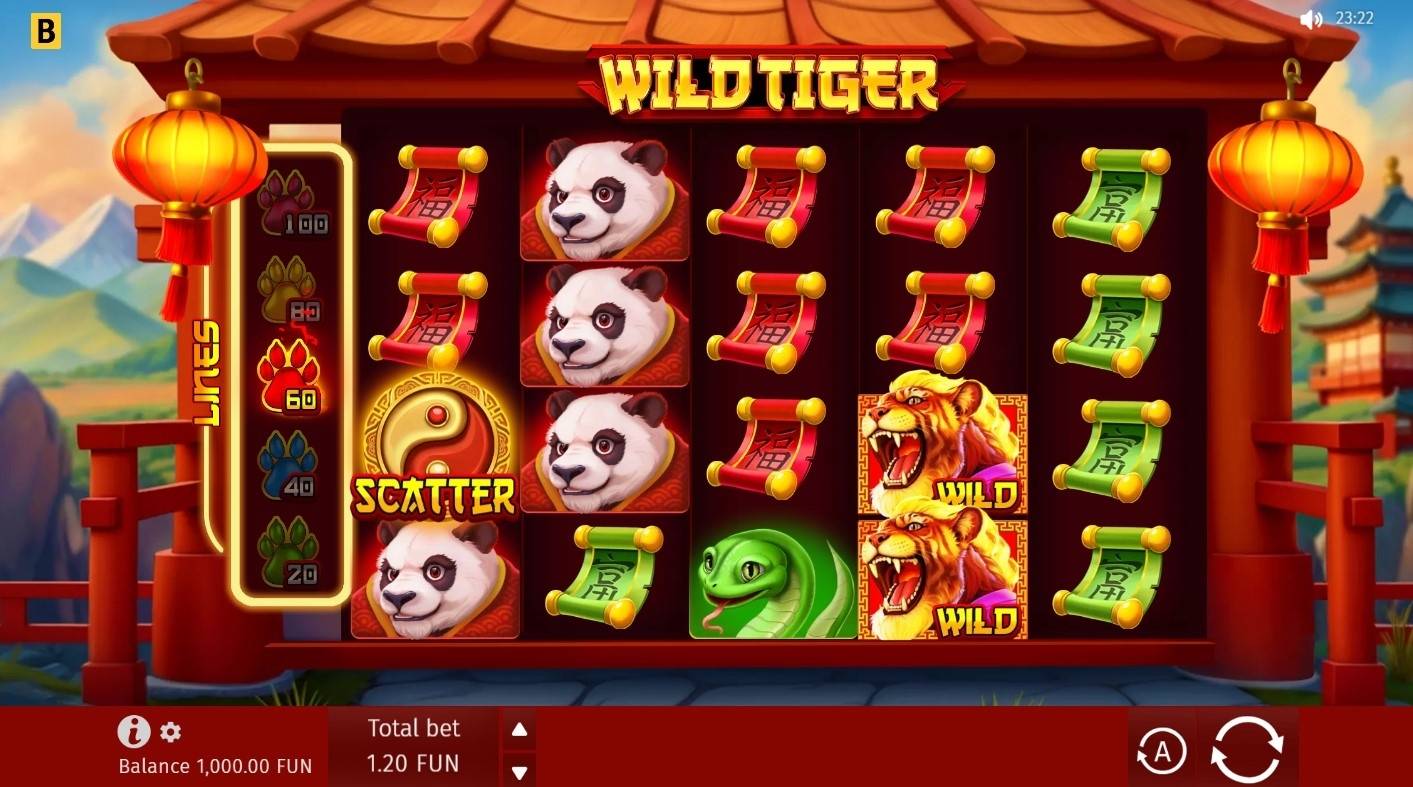Image resolution: width=1413 pixels, height=787 pixels.
Task: Mute the game sound
Action: pyautogui.click(x=1311, y=17)
